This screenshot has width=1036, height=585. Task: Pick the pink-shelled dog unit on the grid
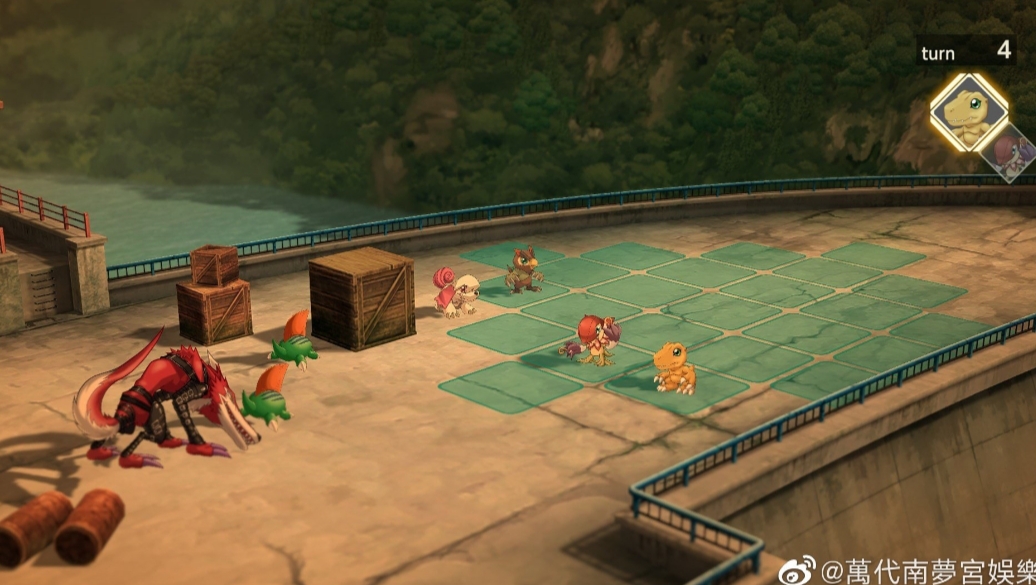[457, 291]
